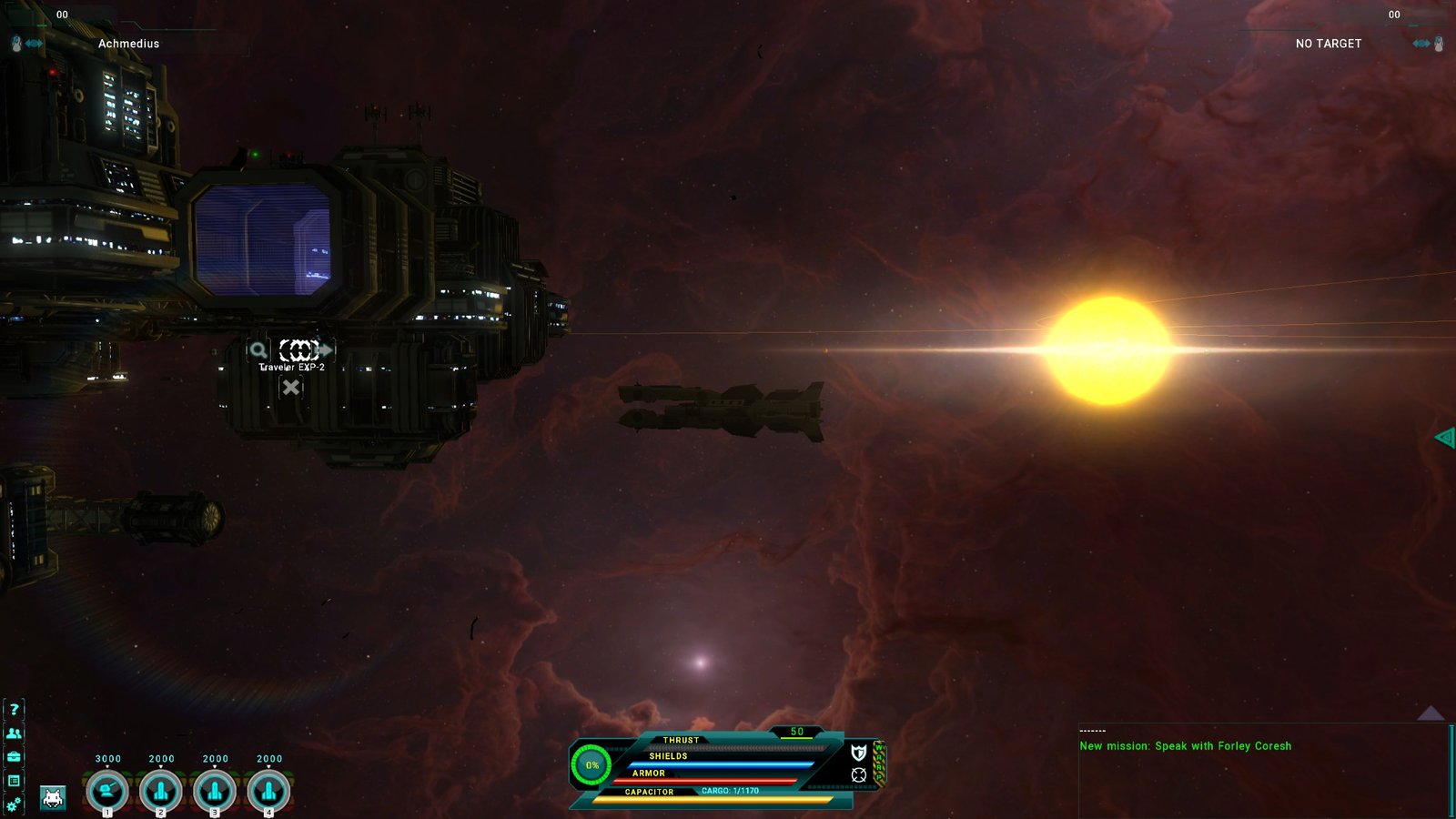Dismiss the Traveler EXP-2 marker with the X
This screenshot has height=819, width=1456.
(290, 387)
